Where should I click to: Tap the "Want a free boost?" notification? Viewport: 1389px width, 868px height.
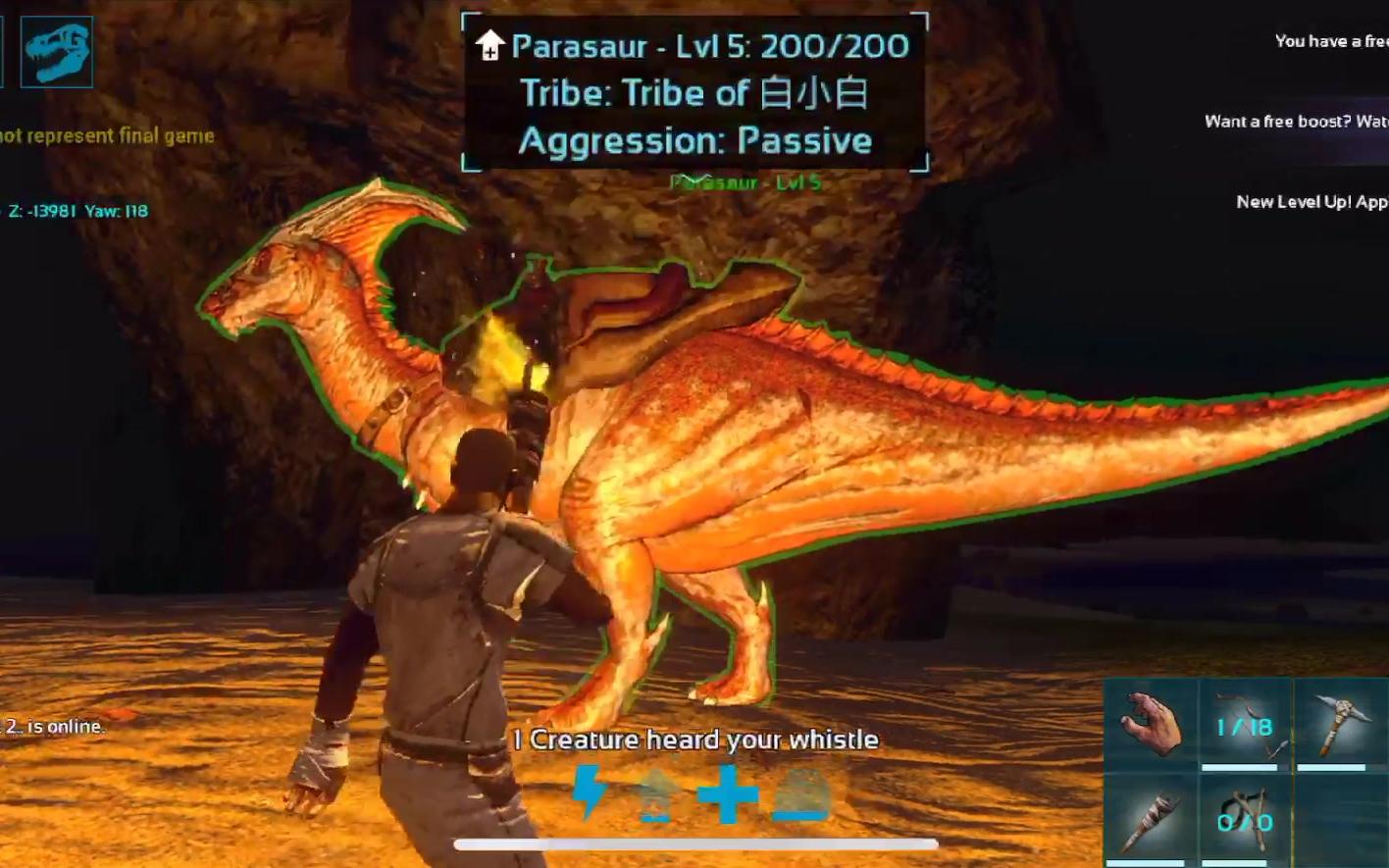pyautogui.click(x=1295, y=122)
